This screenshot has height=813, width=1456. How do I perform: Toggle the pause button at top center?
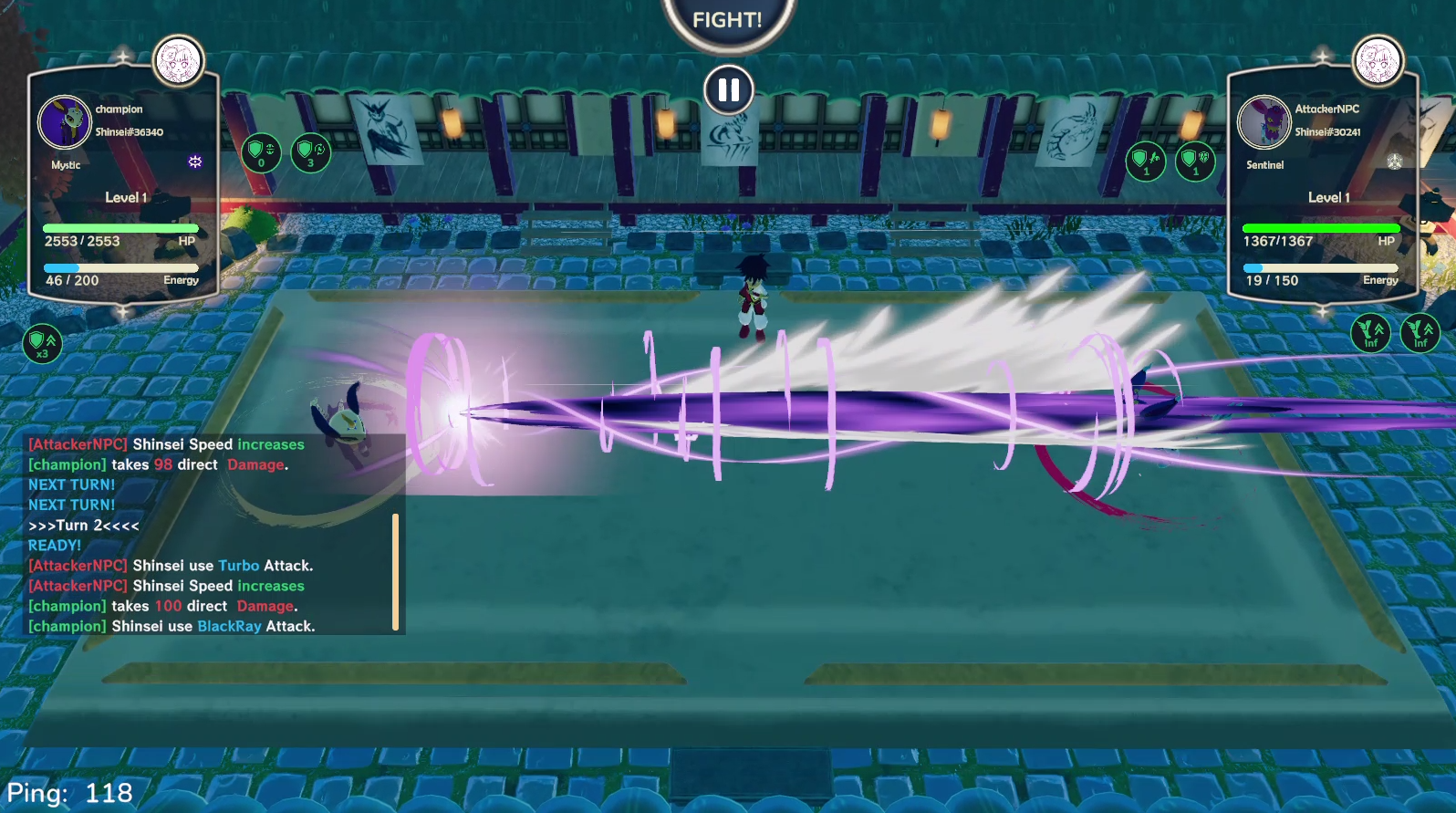point(728,89)
